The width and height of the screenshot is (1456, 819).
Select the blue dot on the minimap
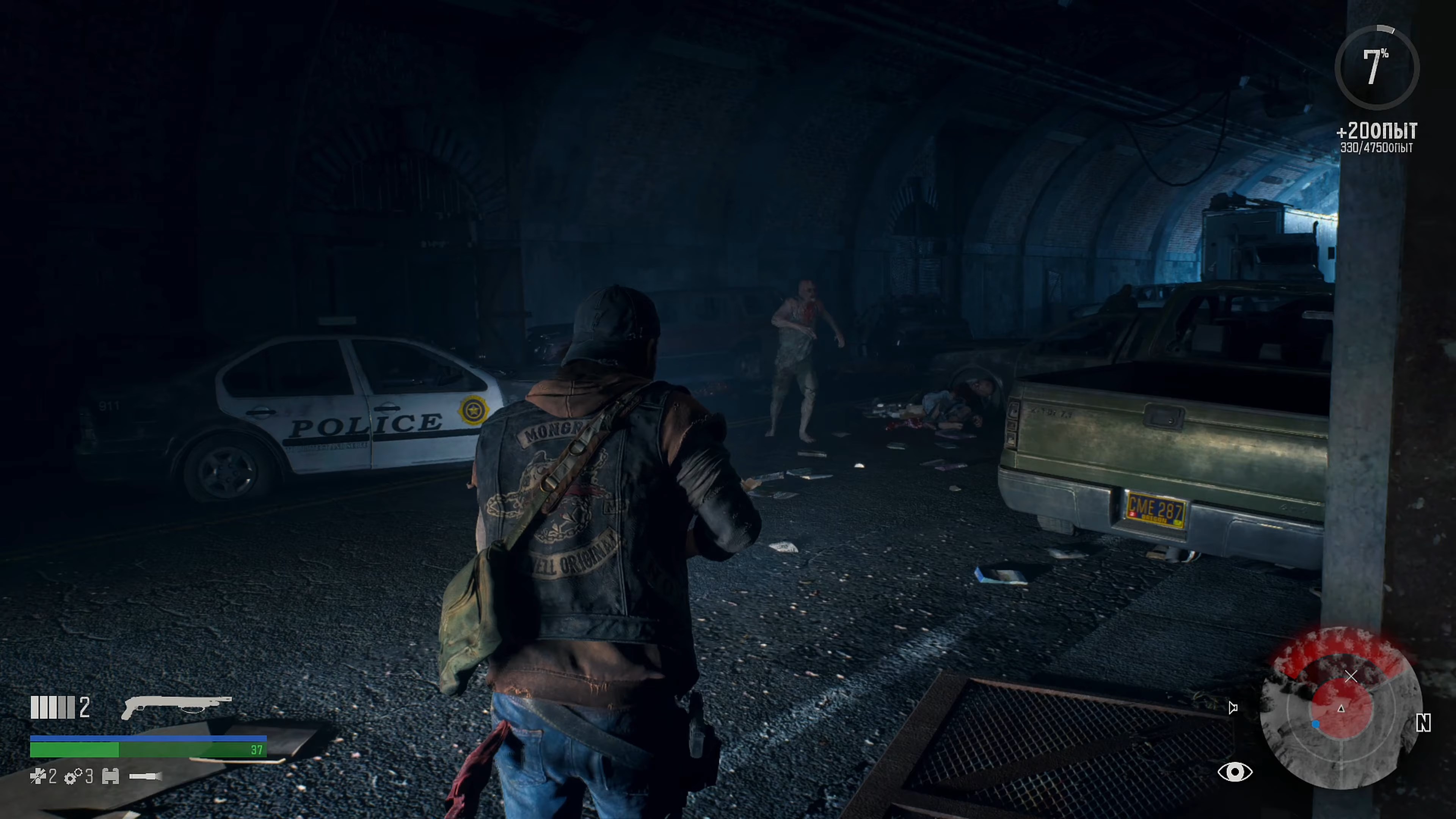[x=1316, y=724]
